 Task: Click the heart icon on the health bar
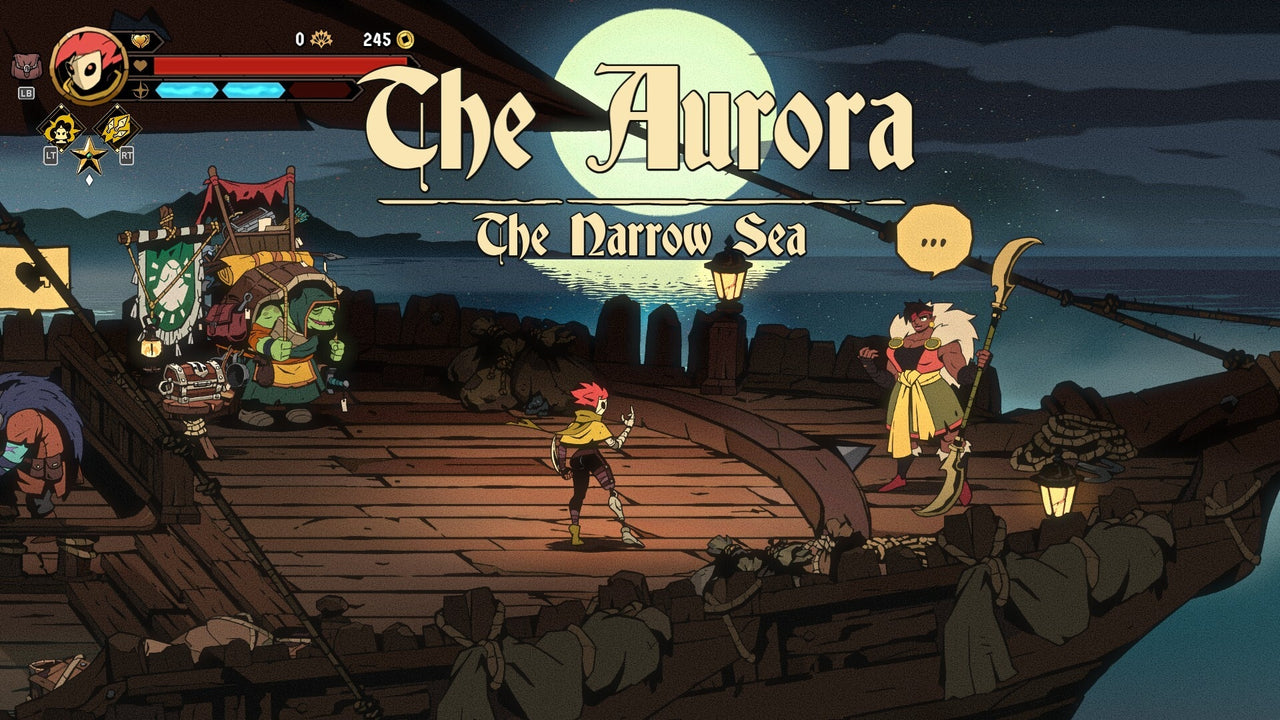(x=139, y=65)
